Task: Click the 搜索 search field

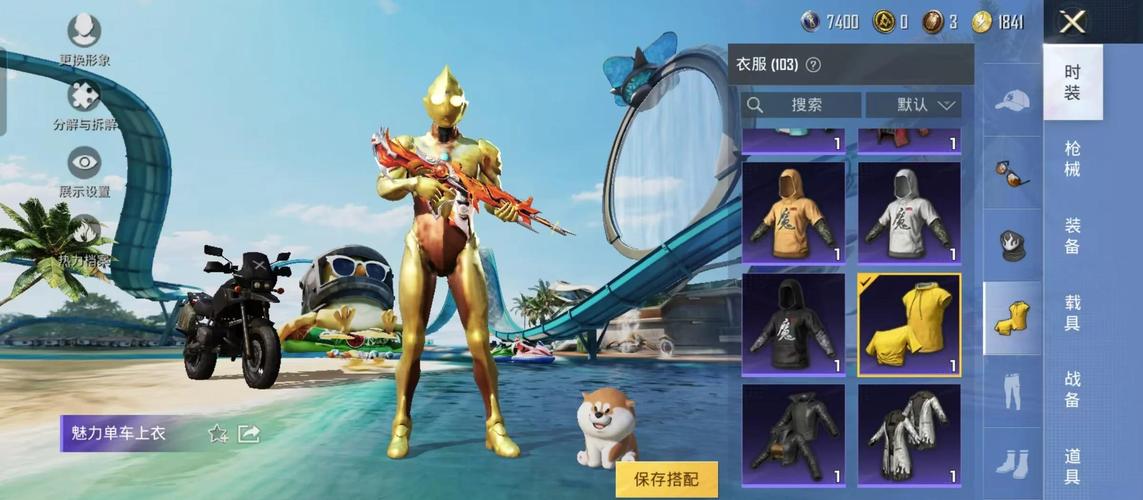Action: tap(801, 105)
